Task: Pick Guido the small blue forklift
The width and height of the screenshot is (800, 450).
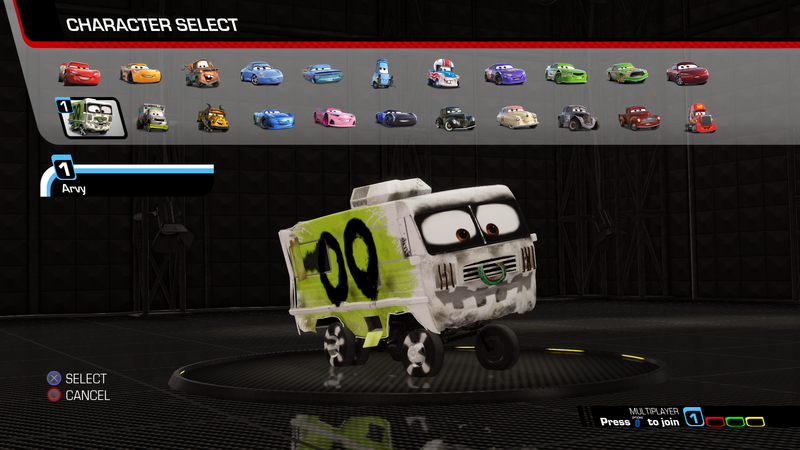Action: (382, 71)
